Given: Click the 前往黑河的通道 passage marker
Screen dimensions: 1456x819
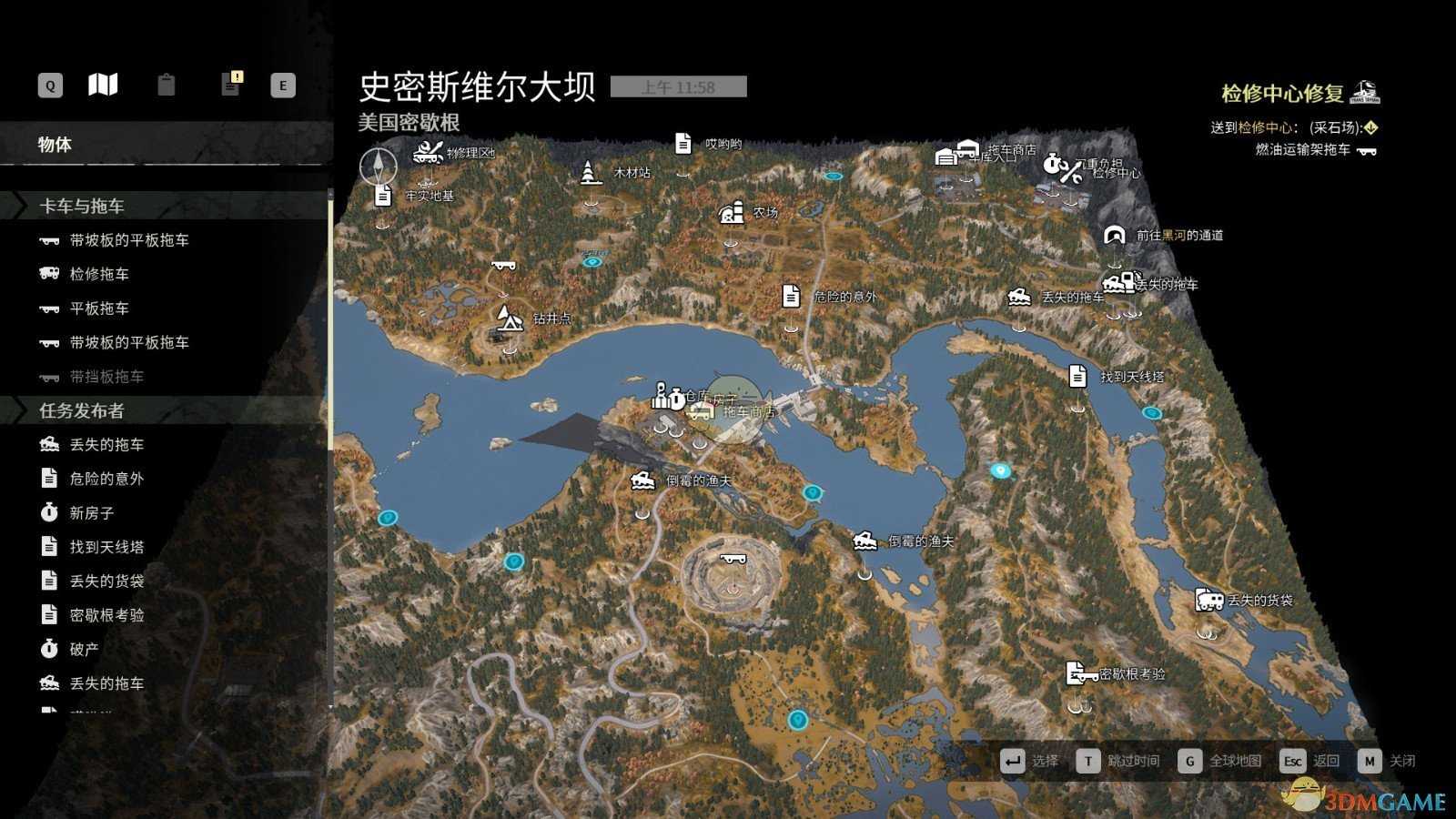Looking at the screenshot, I should pyautogui.click(x=1117, y=235).
